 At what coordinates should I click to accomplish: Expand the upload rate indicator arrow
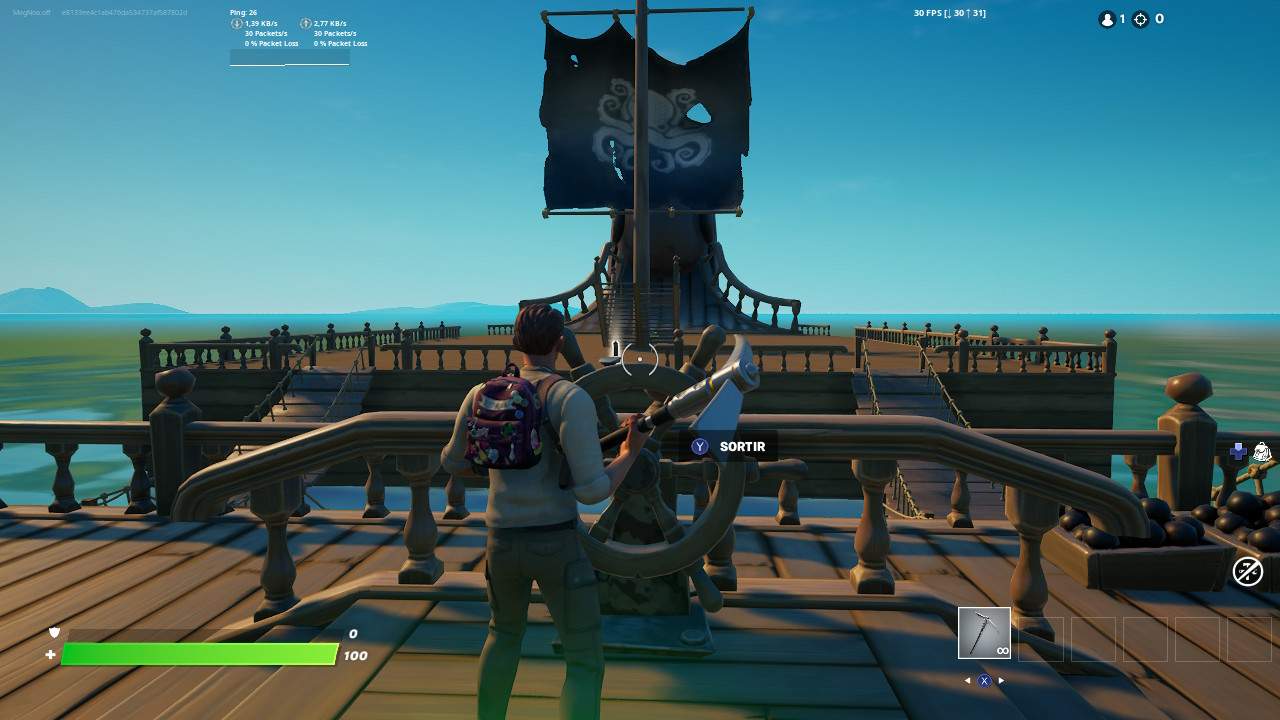click(307, 23)
